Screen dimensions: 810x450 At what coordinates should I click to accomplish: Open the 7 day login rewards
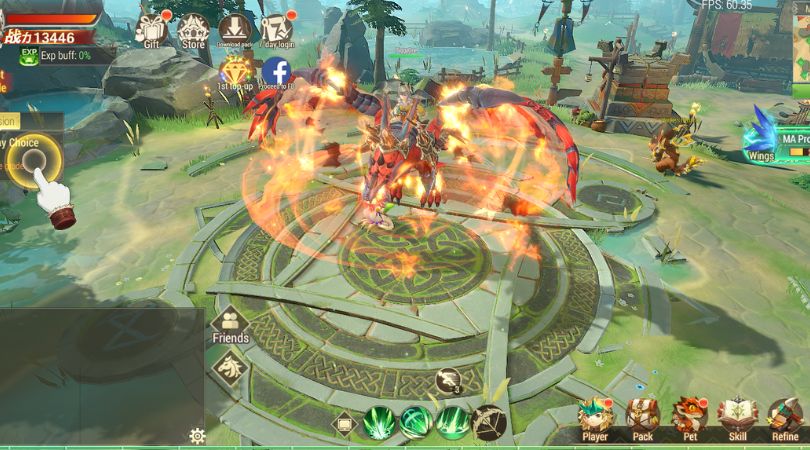[x=276, y=29]
